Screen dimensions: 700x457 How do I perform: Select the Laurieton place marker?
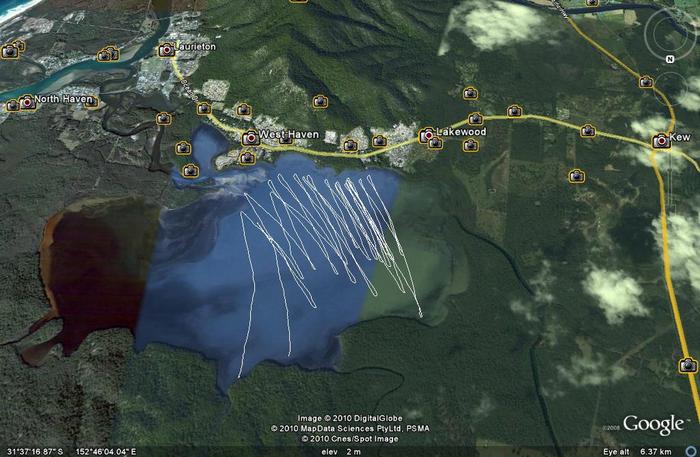166,49
